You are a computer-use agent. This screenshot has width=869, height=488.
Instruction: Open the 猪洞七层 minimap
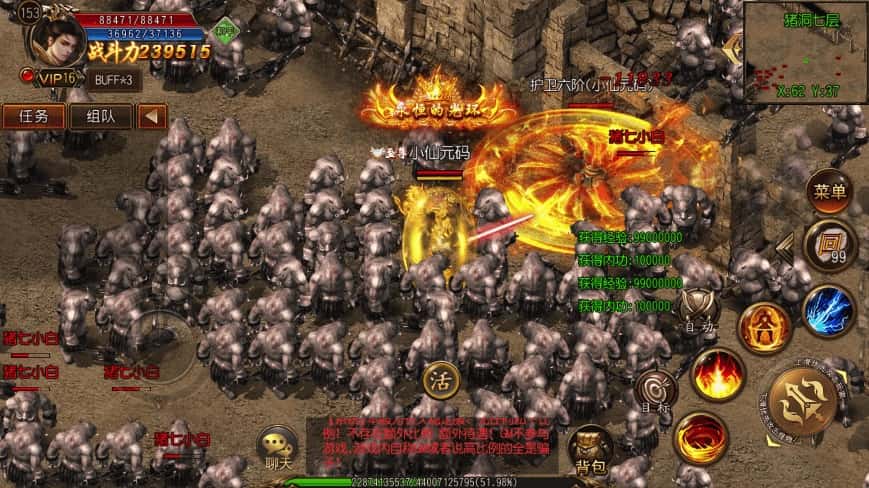pyautogui.click(x=805, y=45)
